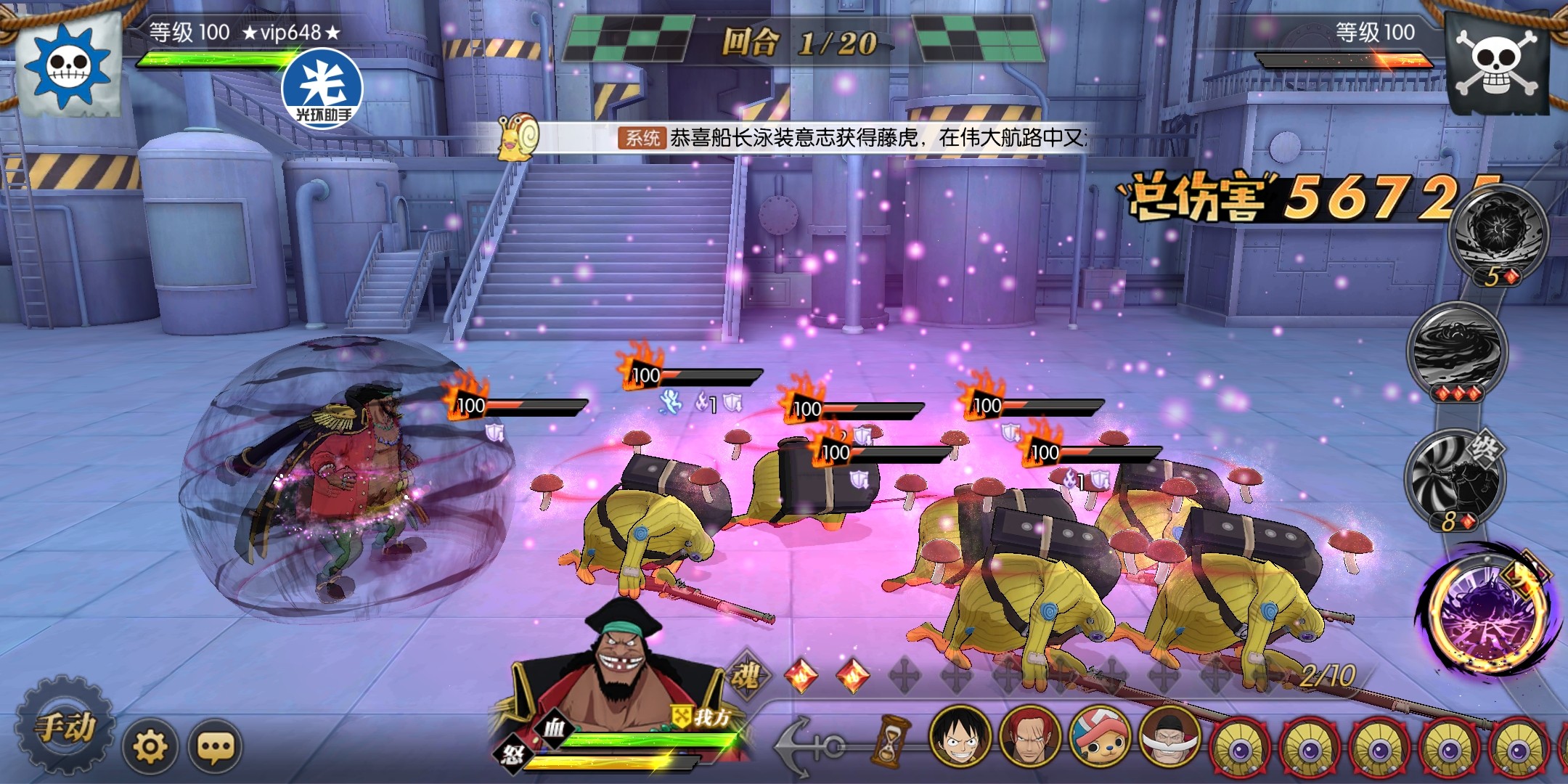
Task: Open the 光环助手 floating assistant icon
Action: click(323, 91)
